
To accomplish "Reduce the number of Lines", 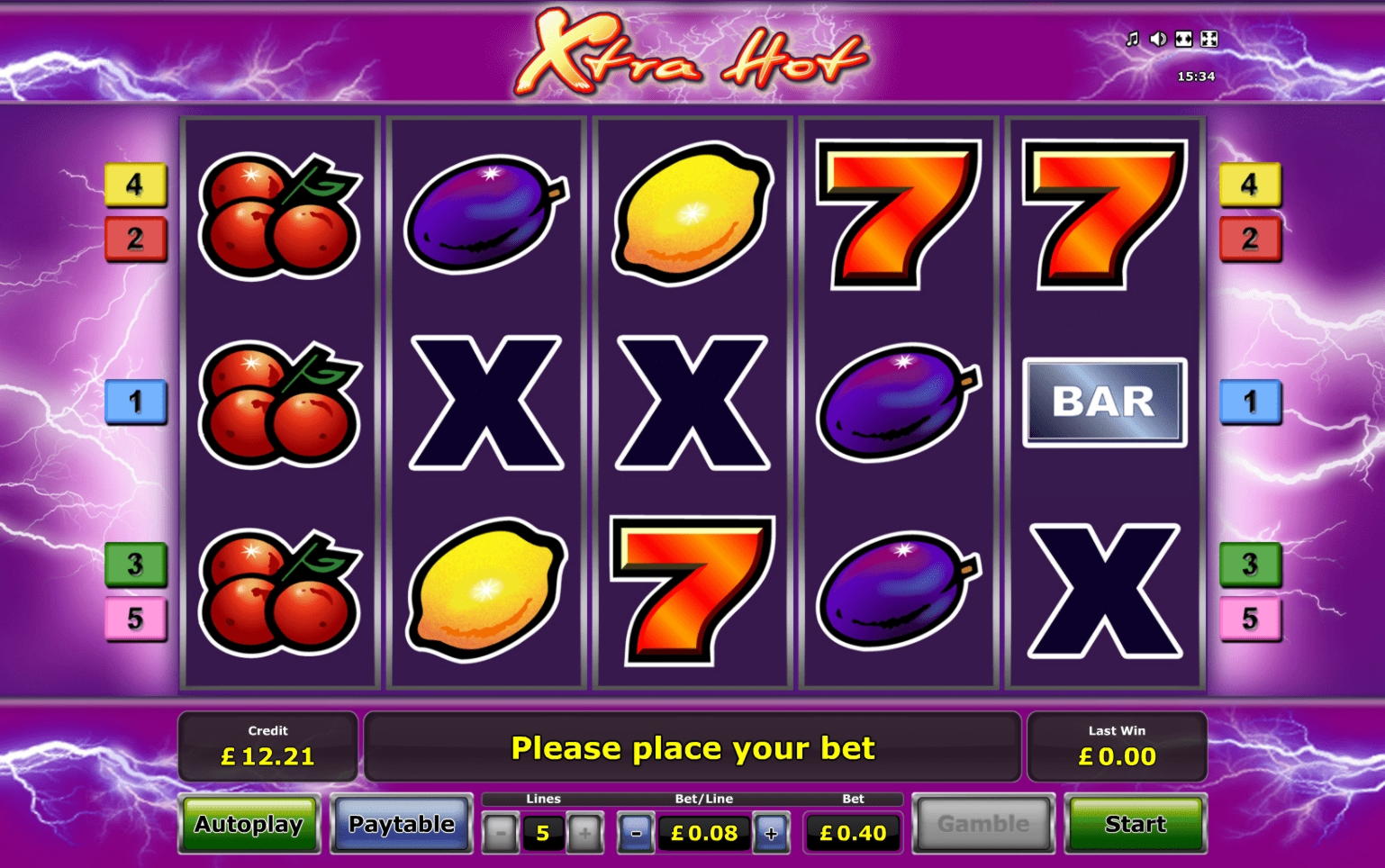I will click(x=501, y=833).
